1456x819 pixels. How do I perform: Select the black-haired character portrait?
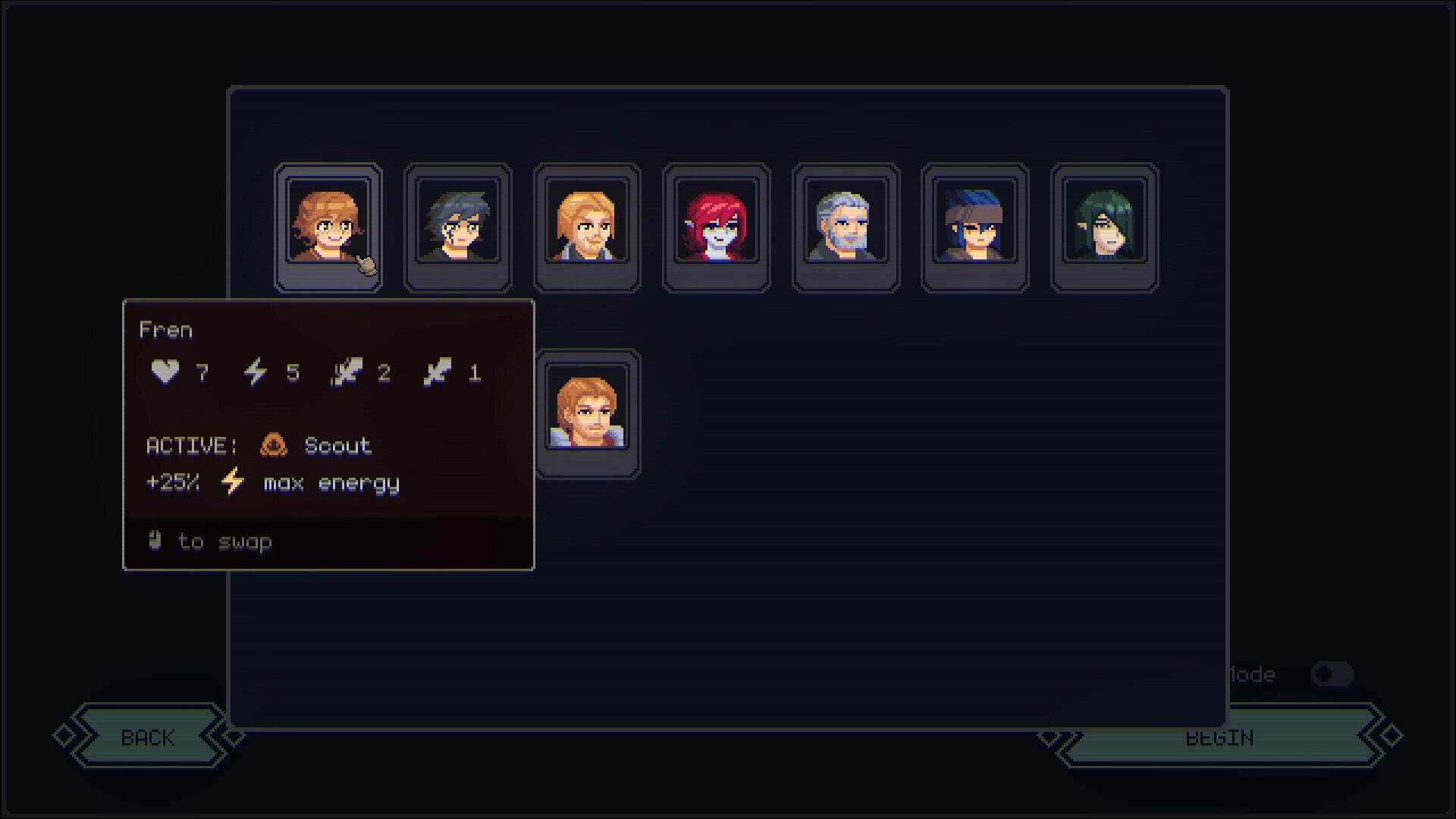coord(457,227)
